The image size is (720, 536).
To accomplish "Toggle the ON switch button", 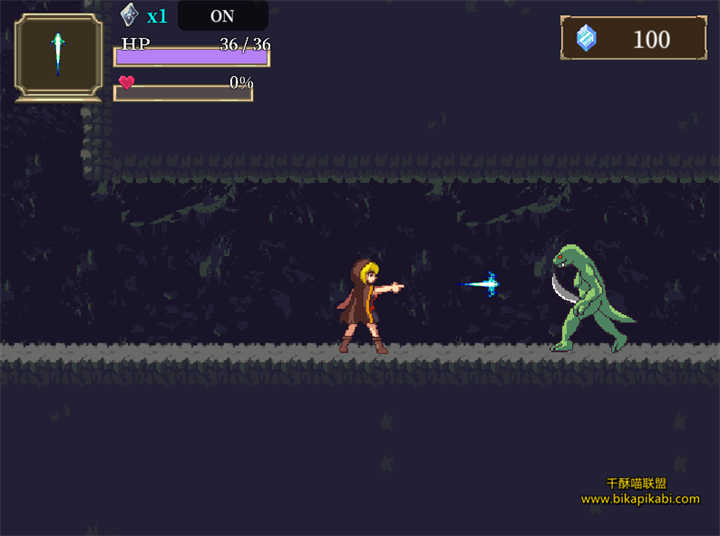I will [x=222, y=16].
